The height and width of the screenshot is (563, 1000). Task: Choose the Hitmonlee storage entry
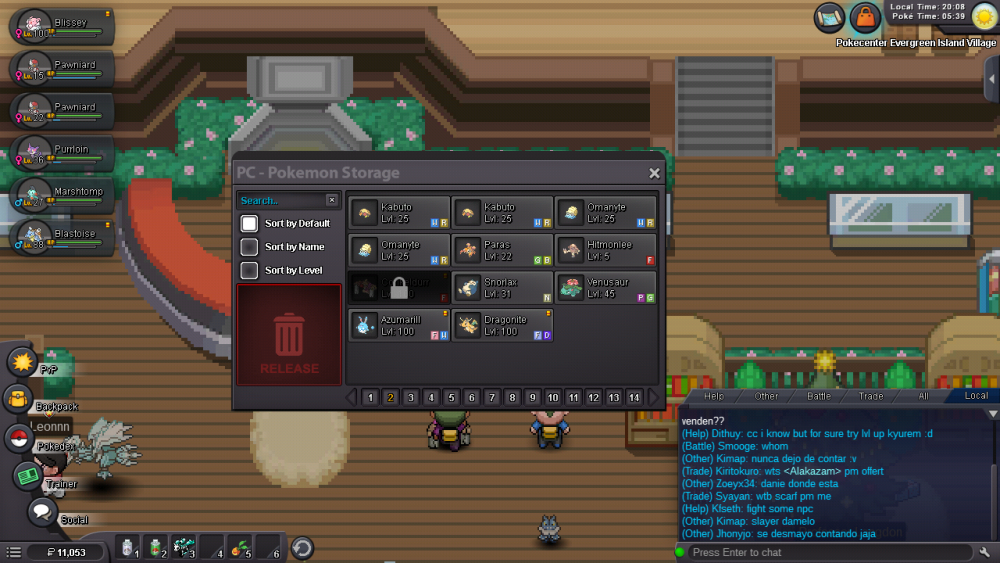tap(607, 250)
